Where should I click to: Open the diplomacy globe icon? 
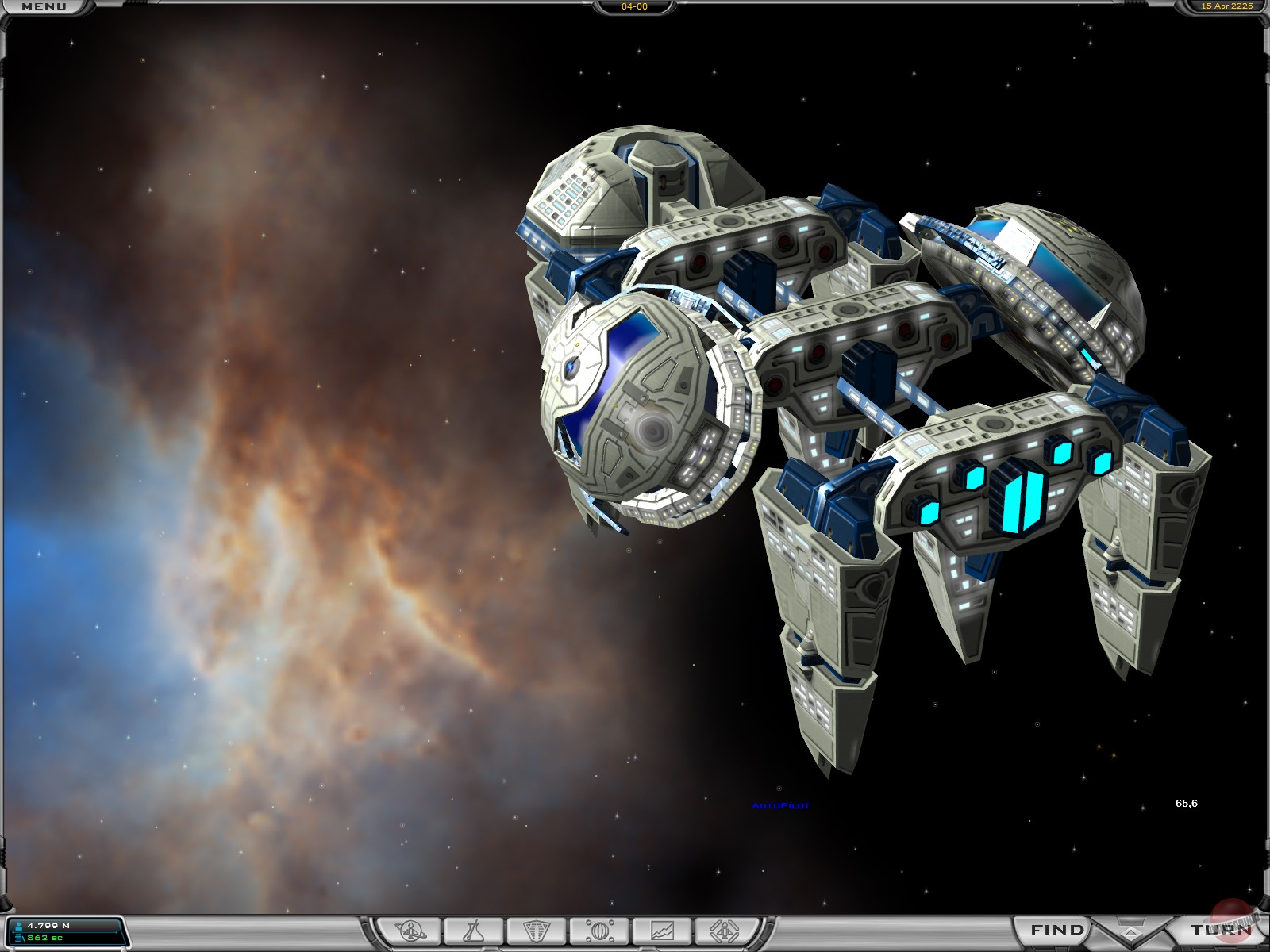601,931
